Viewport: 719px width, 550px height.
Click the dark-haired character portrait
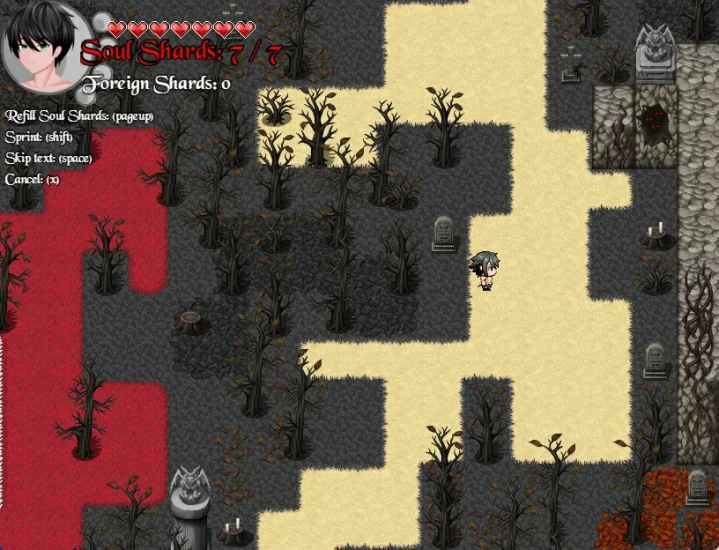(42, 47)
